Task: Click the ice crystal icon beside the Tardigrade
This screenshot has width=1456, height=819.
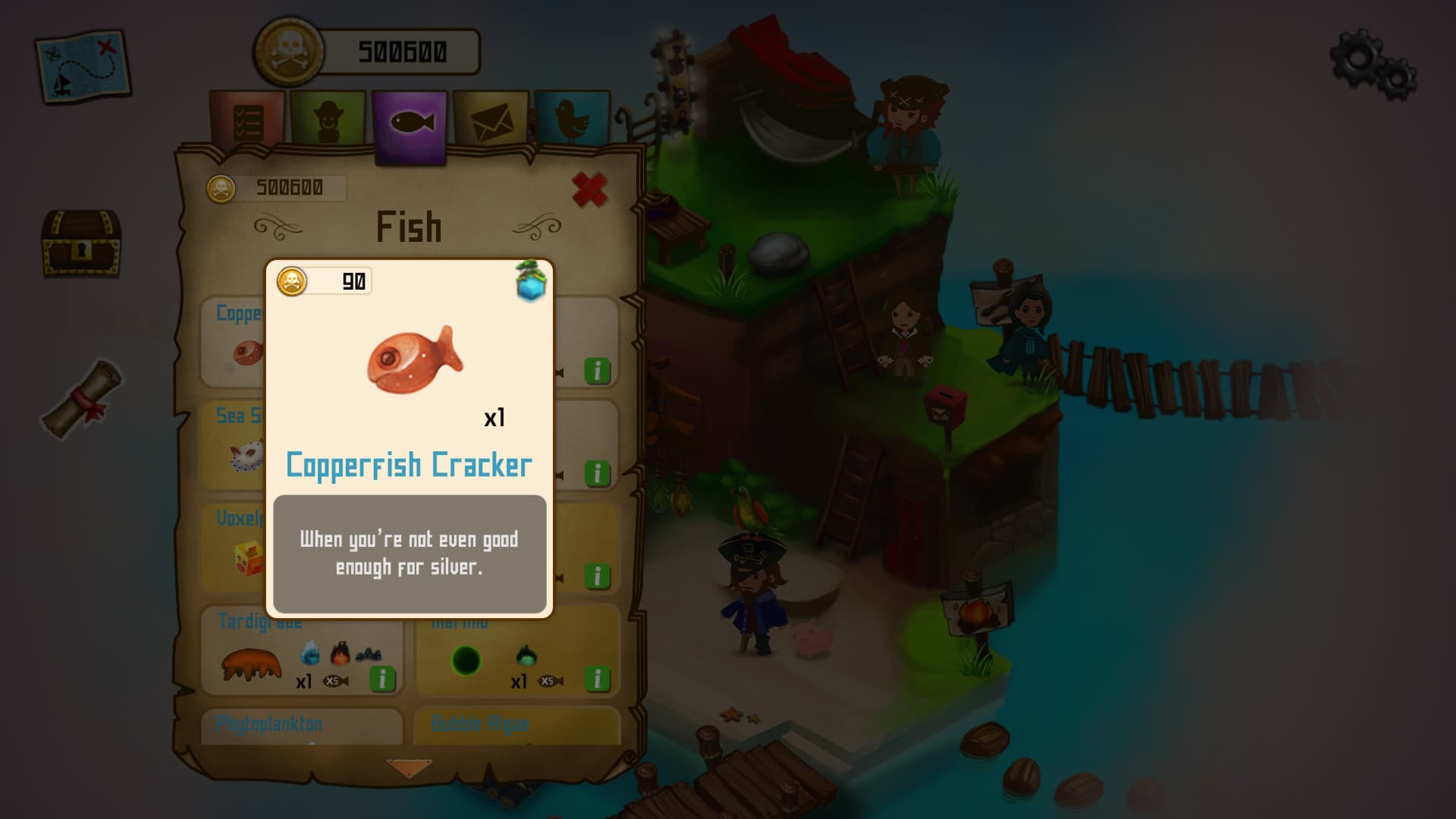Action: [x=309, y=652]
